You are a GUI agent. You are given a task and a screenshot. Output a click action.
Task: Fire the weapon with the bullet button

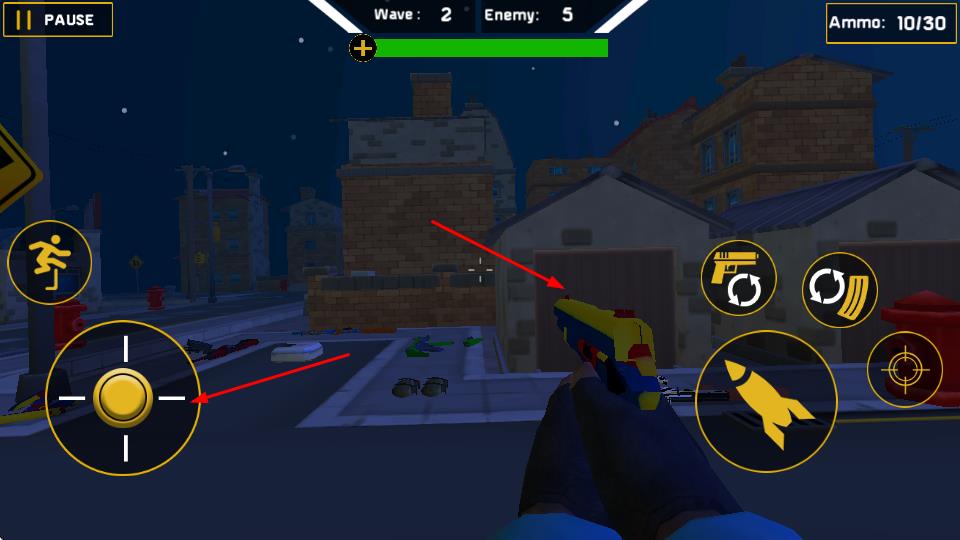(766, 402)
